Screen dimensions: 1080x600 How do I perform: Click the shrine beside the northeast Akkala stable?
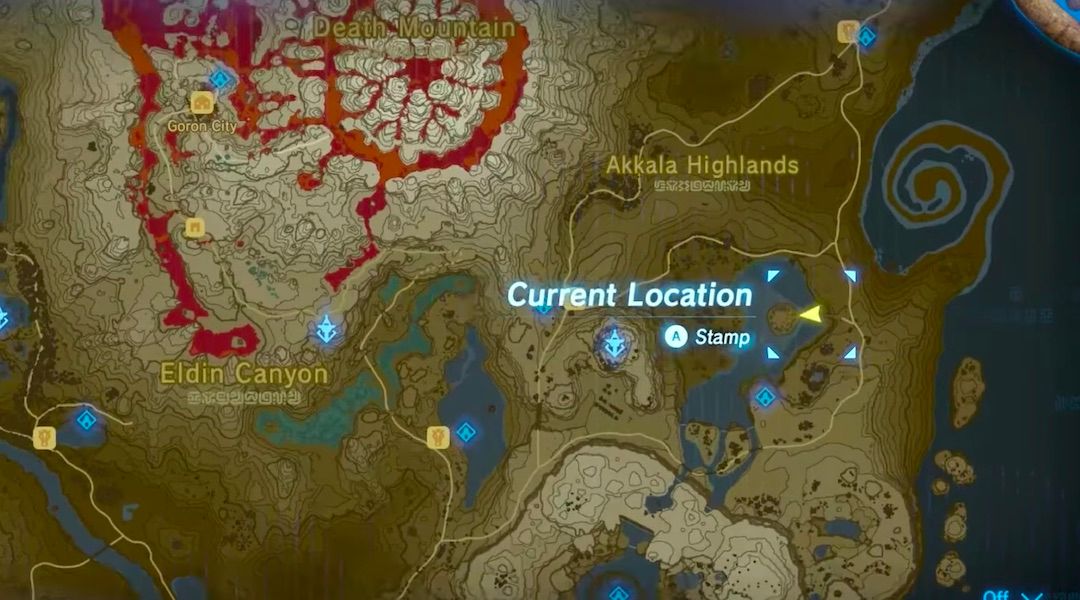867,38
